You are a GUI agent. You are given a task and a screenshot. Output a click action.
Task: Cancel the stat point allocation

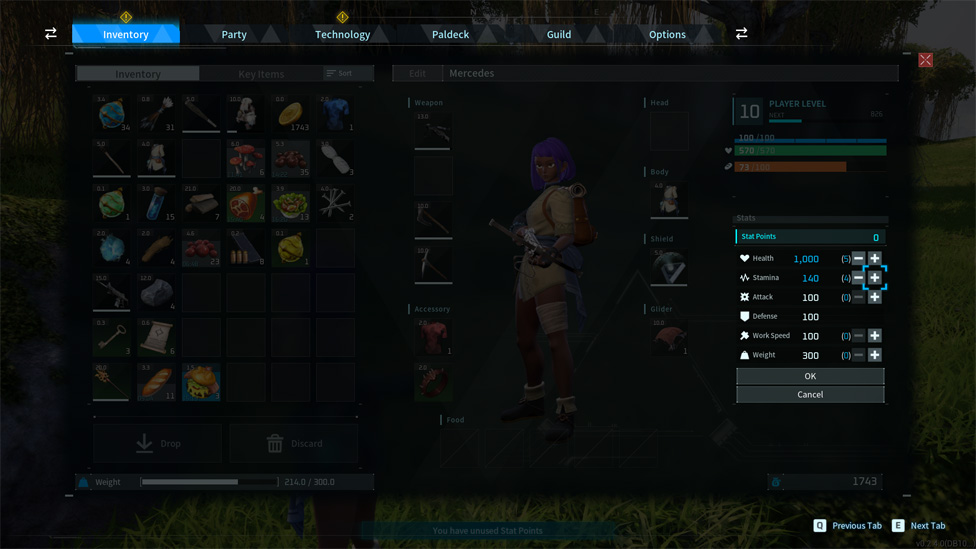click(x=810, y=395)
